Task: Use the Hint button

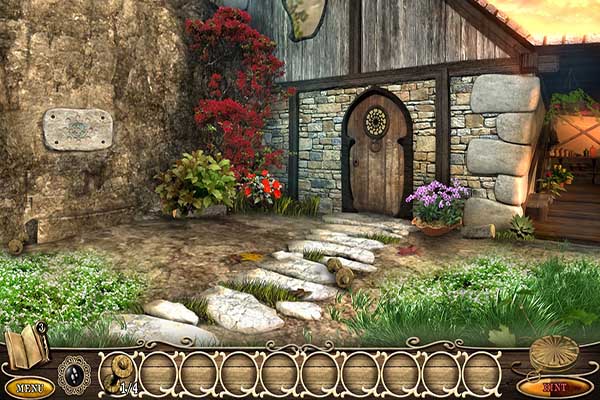Action: 555,386
